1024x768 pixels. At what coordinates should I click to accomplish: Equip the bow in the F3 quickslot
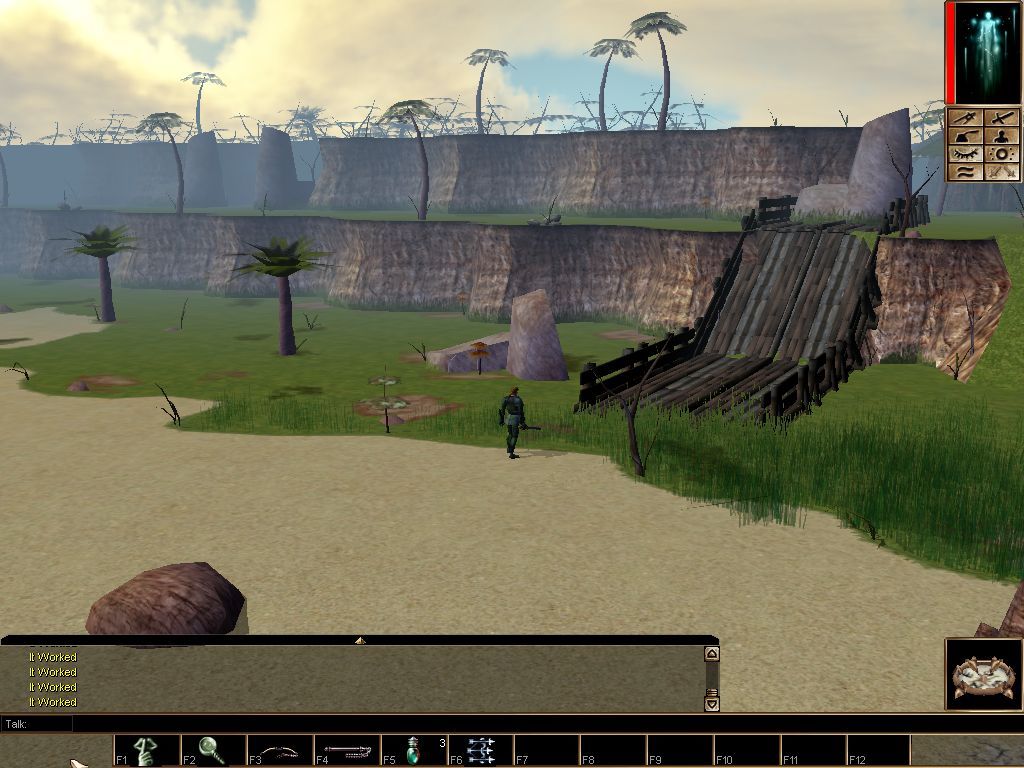point(280,750)
